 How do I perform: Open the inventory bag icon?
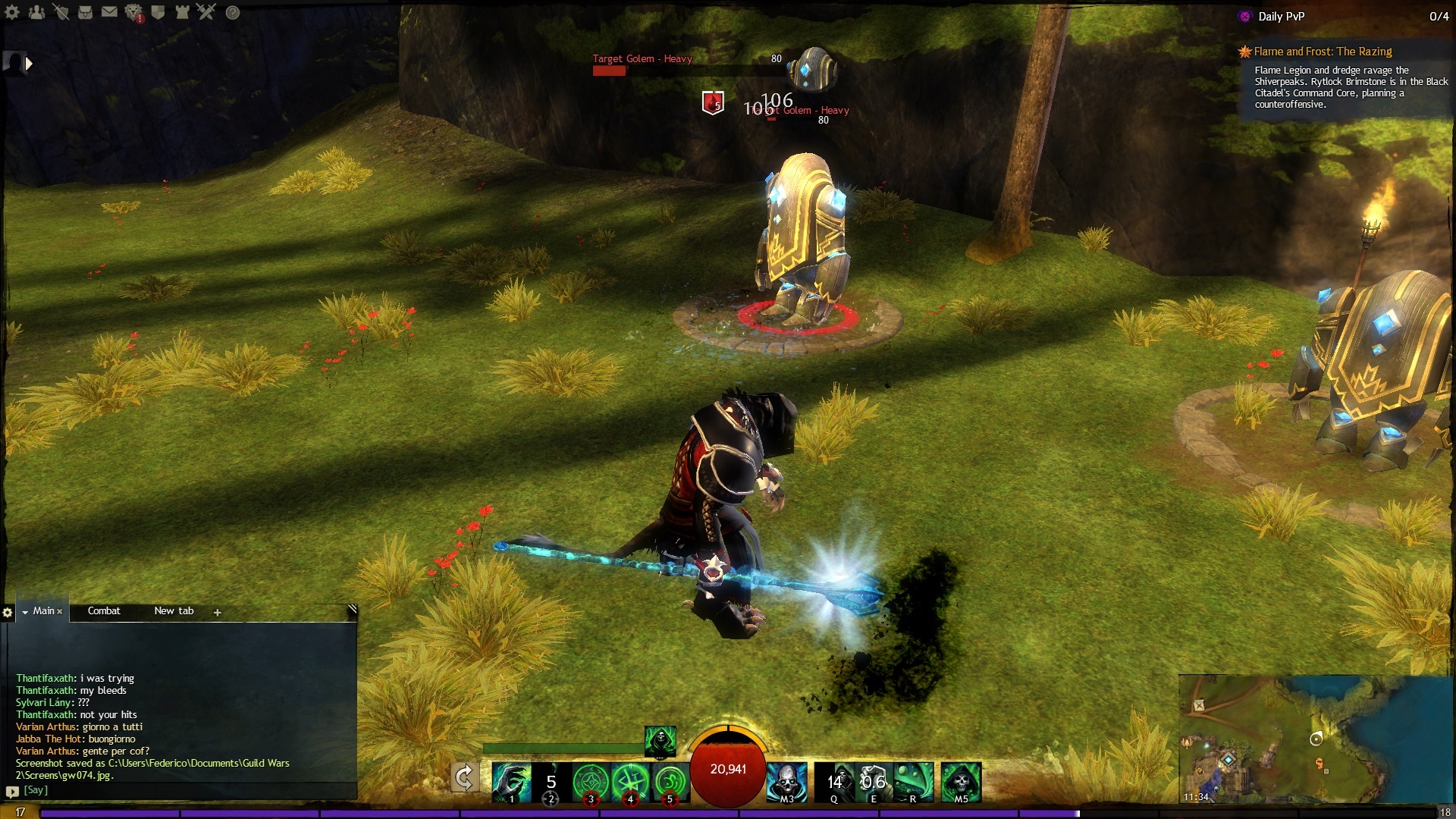pos(85,12)
